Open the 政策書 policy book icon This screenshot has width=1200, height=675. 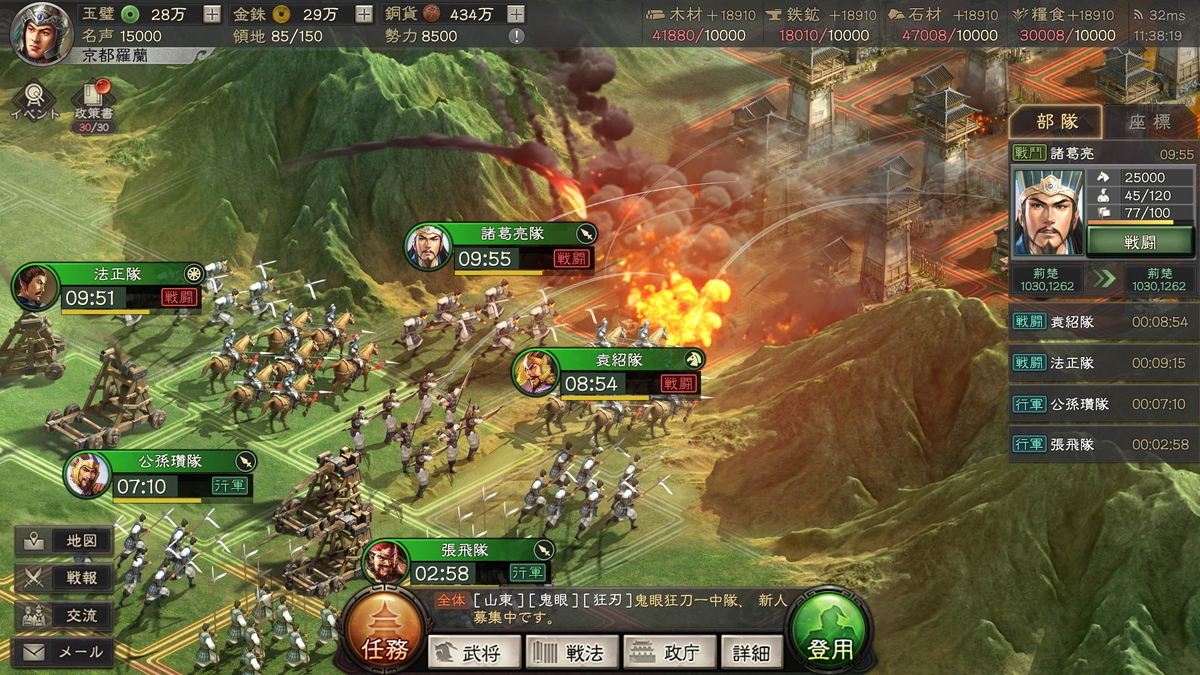pyautogui.click(x=92, y=101)
